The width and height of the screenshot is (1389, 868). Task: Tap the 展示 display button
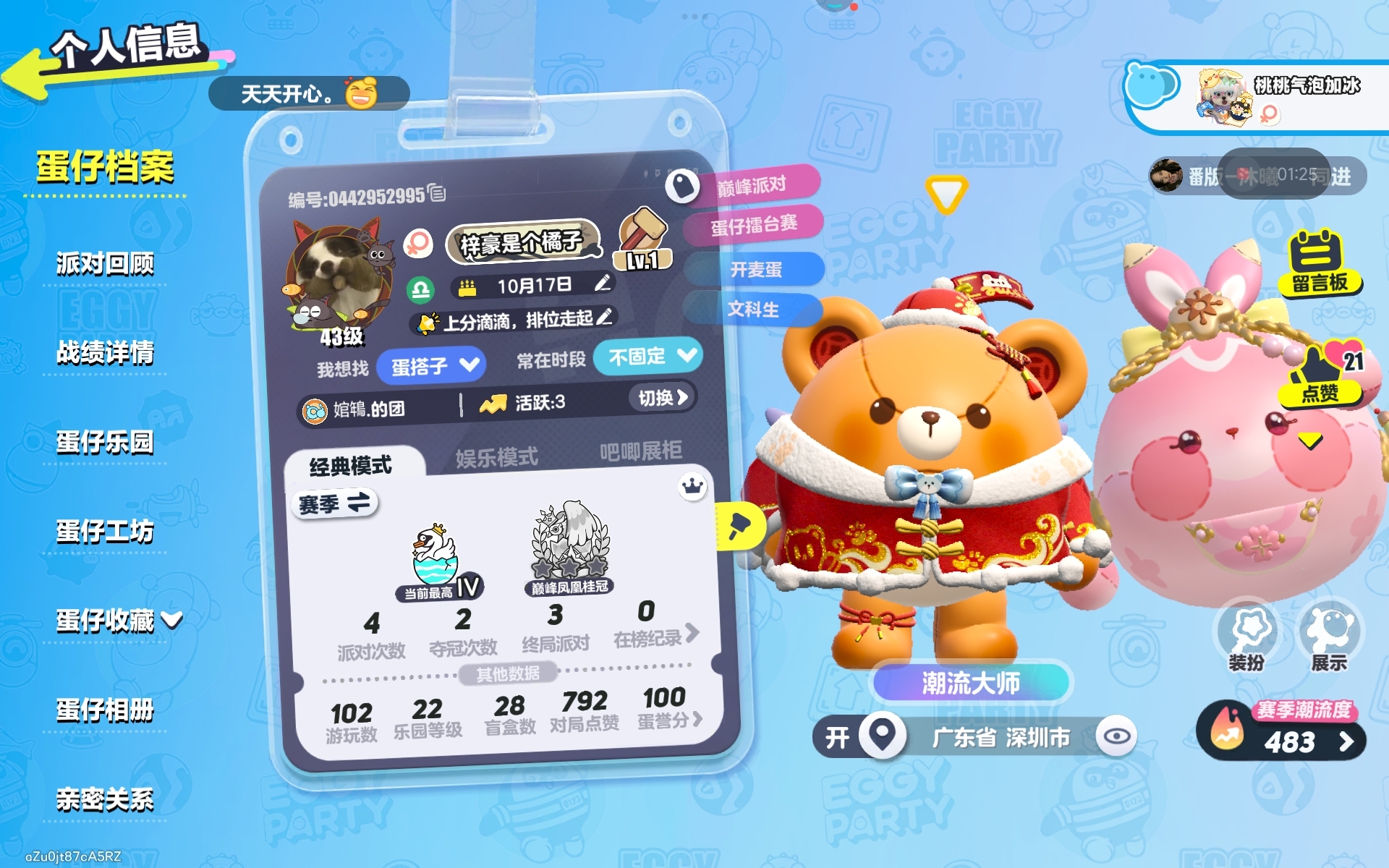click(1330, 638)
